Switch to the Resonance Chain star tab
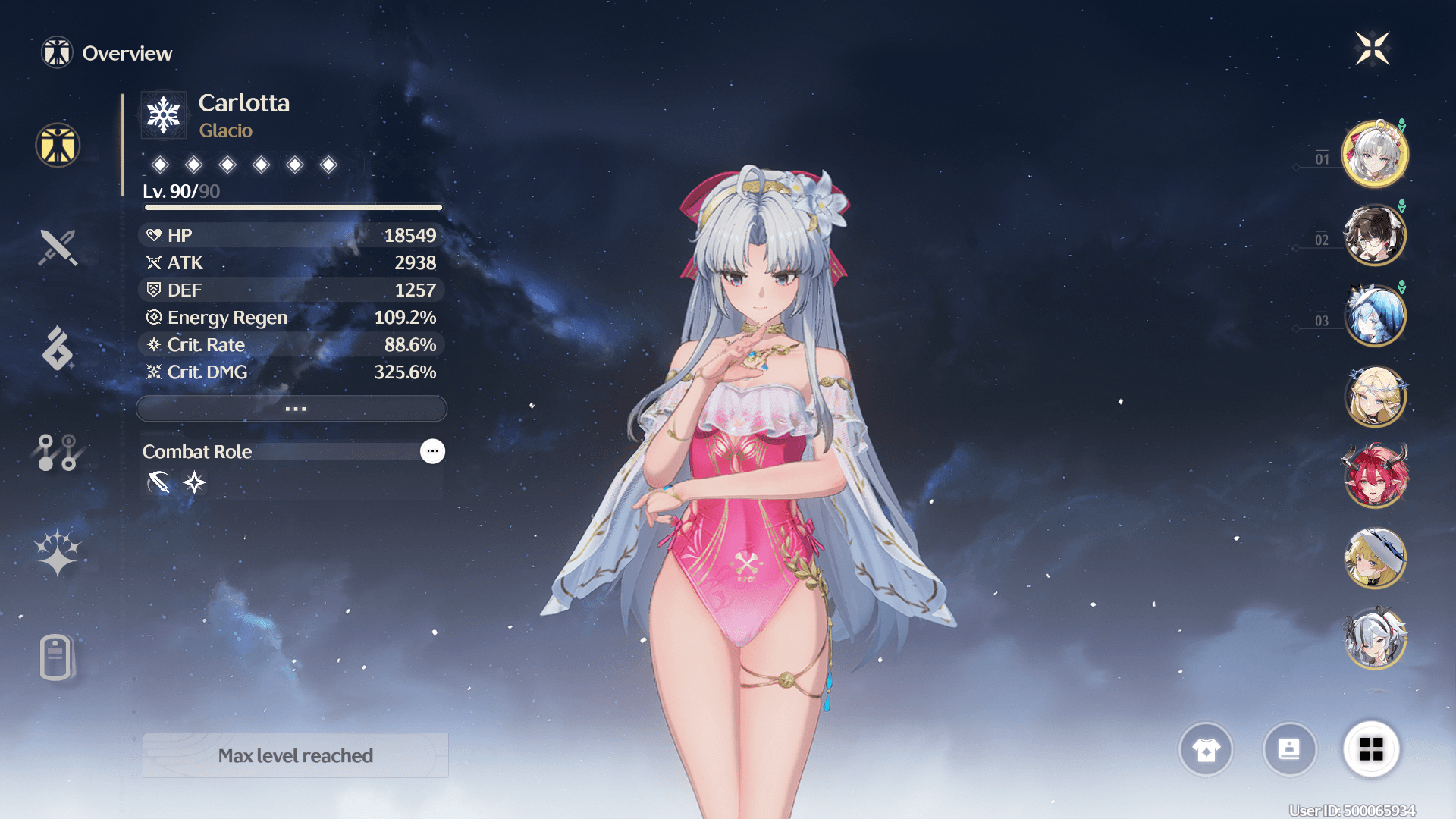This screenshot has height=819, width=1456. click(x=58, y=554)
